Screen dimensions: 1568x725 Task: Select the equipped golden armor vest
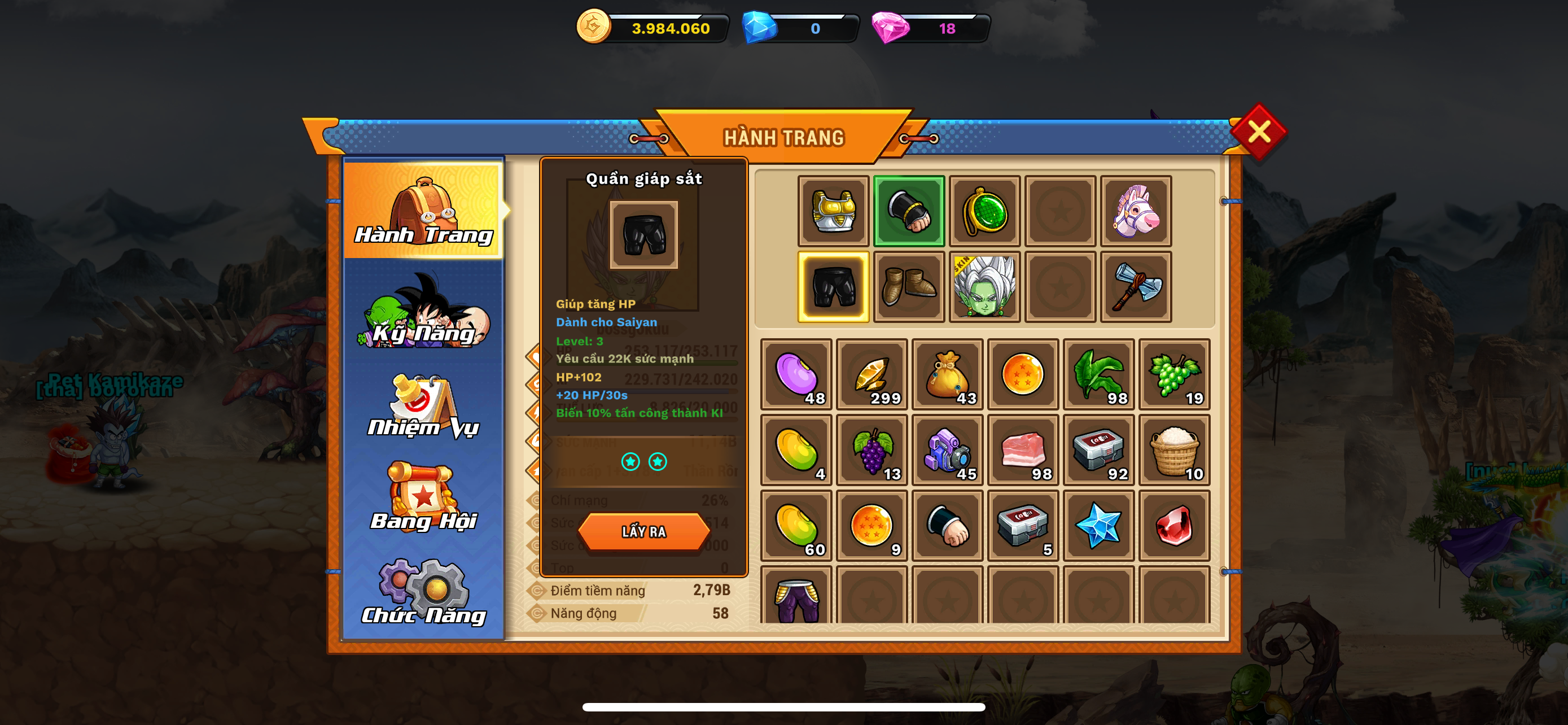tap(833, 211)
